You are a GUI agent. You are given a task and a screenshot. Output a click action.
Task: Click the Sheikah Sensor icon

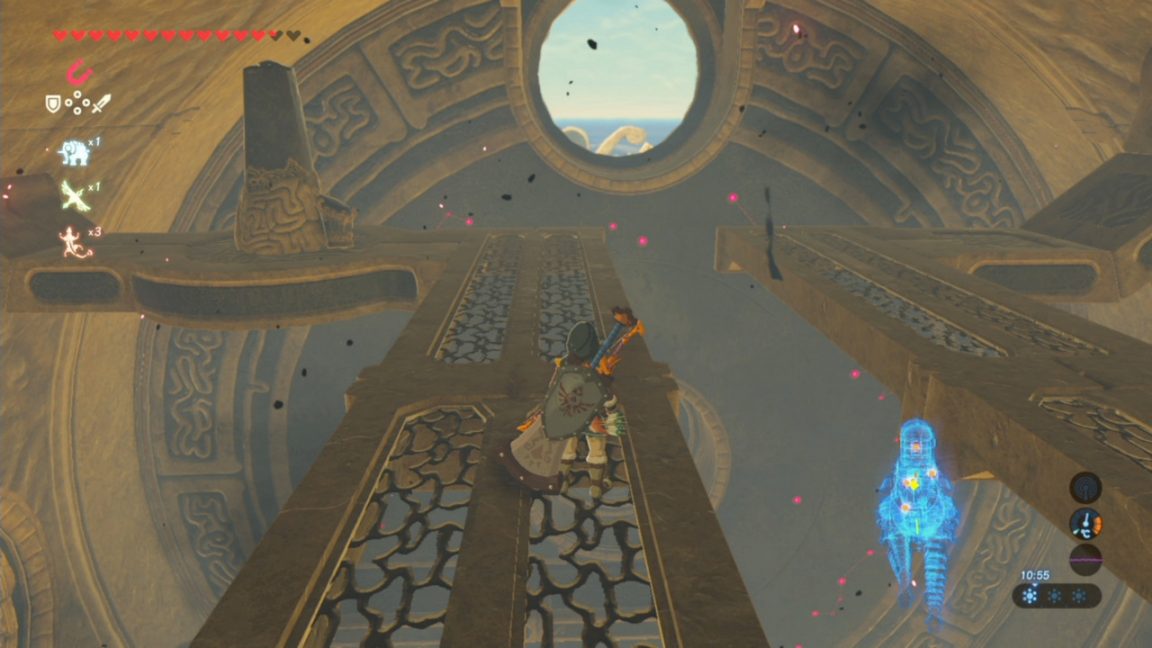pos(1085,488)
